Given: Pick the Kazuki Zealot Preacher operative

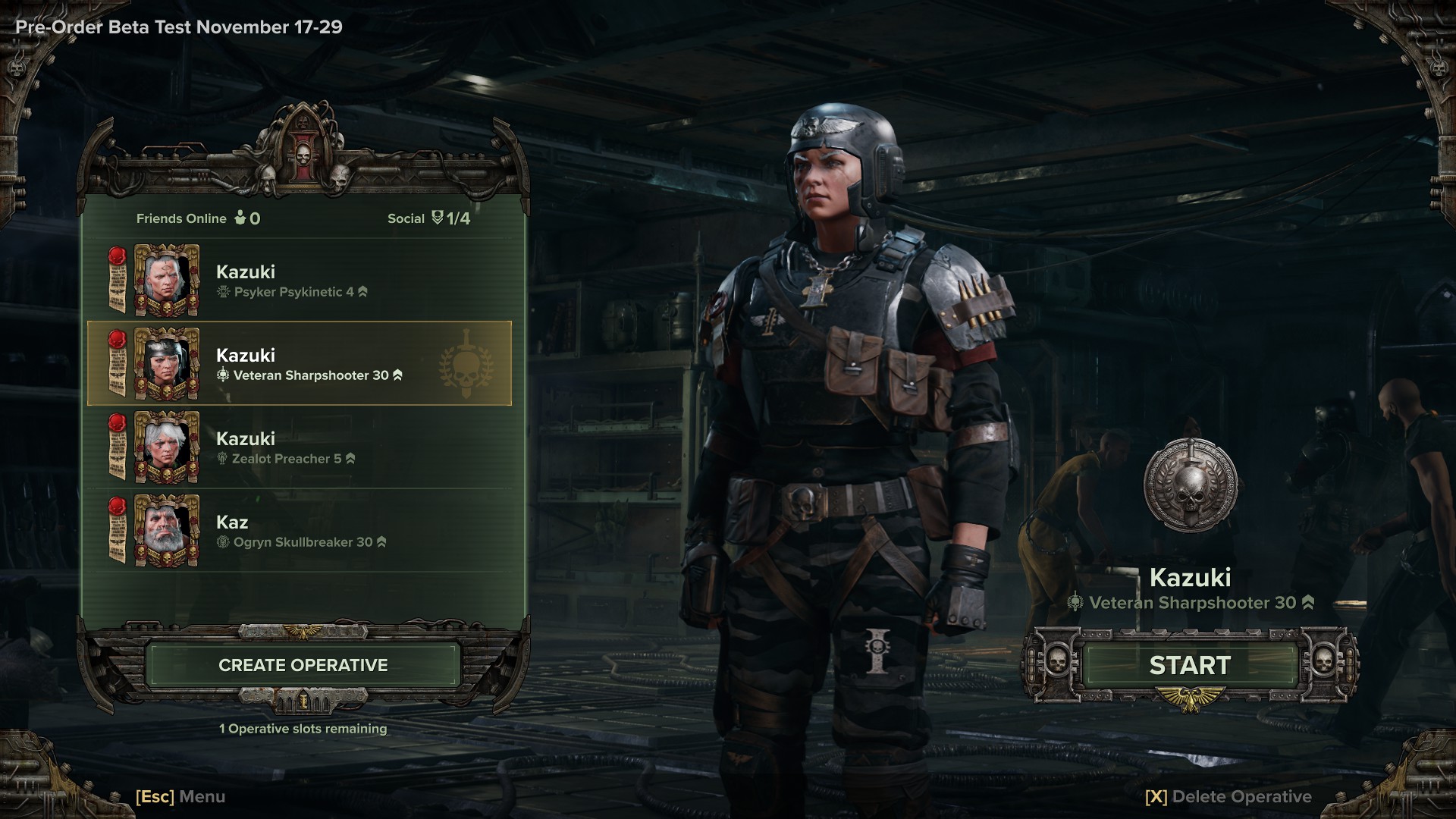Looking at the screenshot, I should (300, 447).
